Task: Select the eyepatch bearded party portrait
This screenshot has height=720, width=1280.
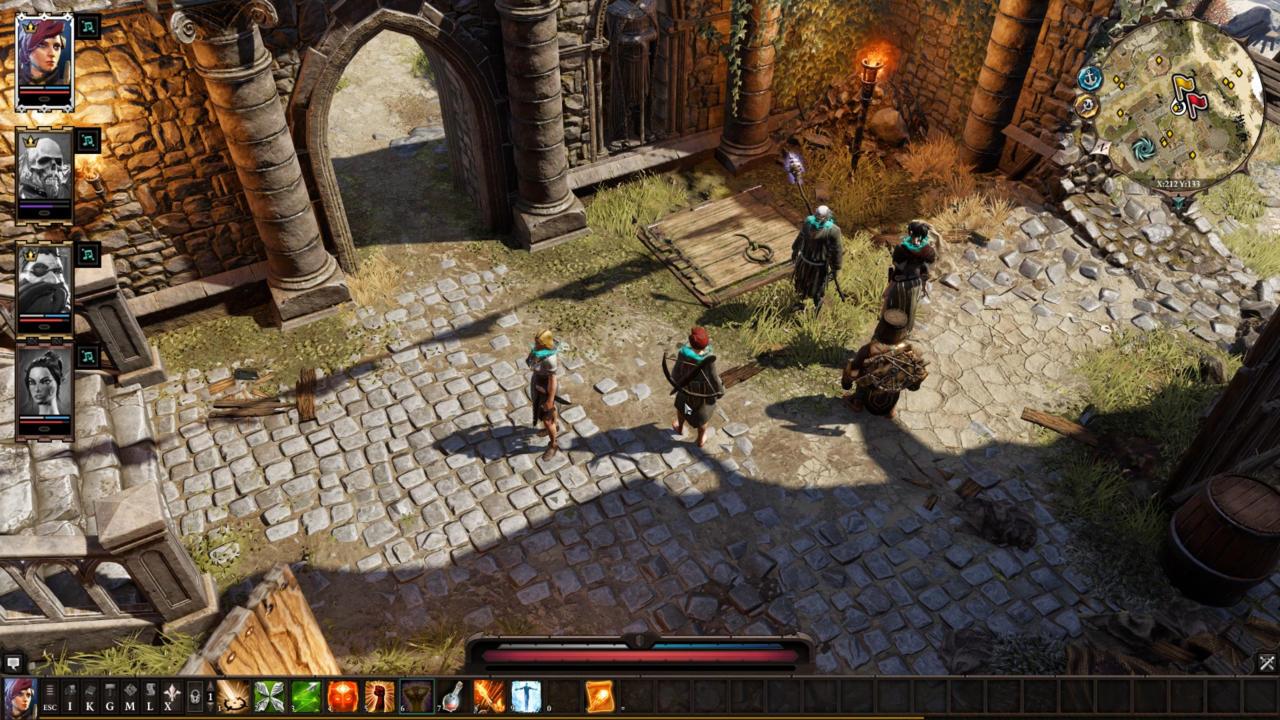Action: 44,283
